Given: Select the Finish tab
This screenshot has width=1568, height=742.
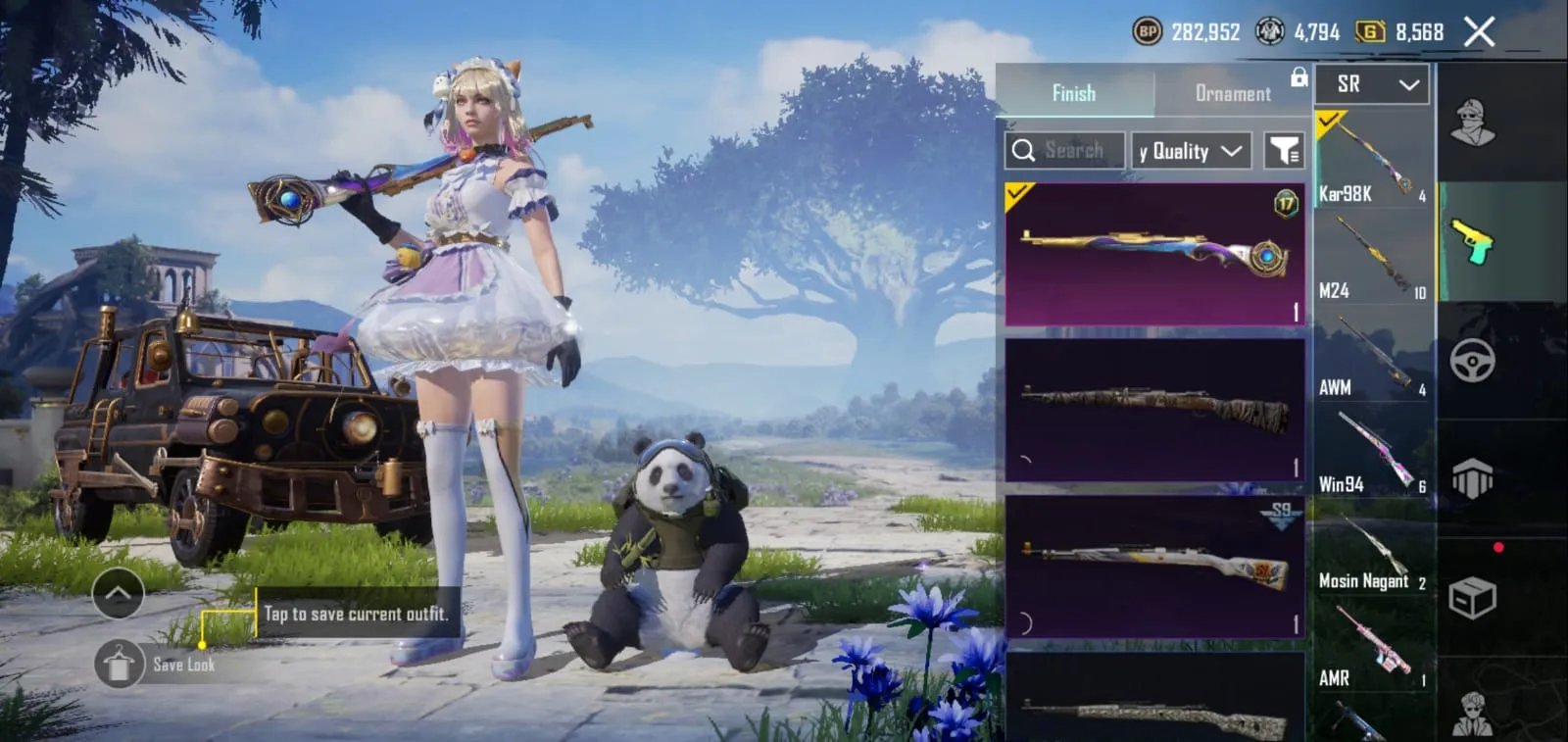Looking at the screenshot, I should [1074, 93].
